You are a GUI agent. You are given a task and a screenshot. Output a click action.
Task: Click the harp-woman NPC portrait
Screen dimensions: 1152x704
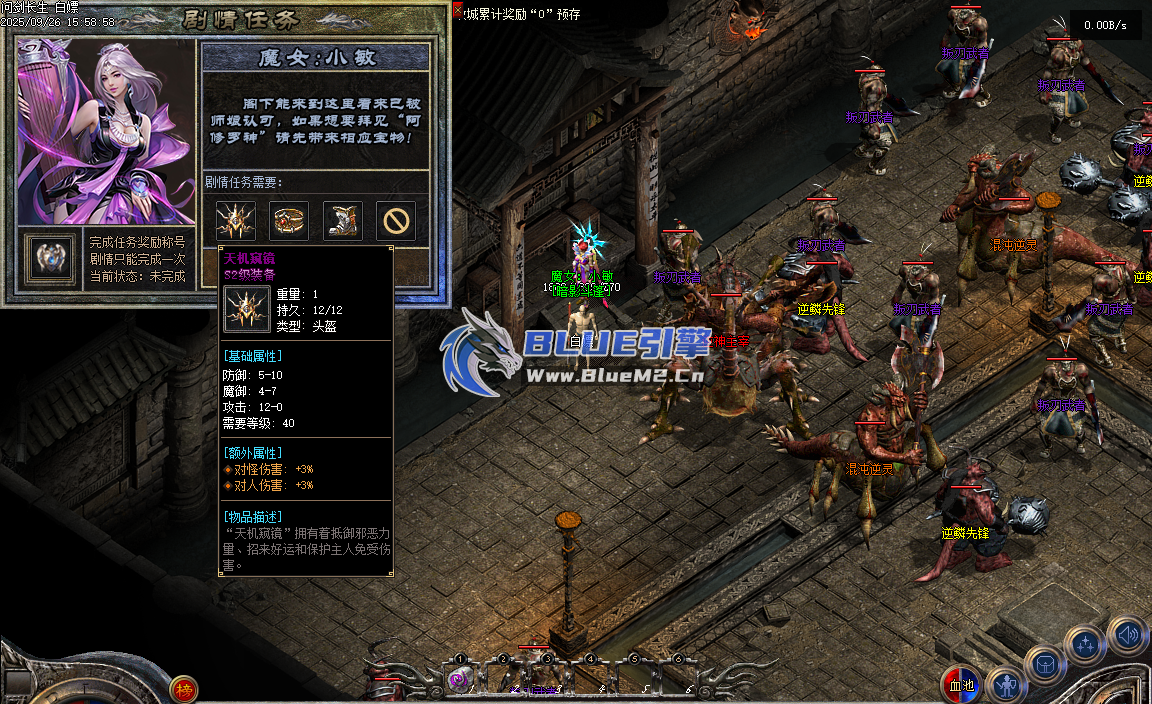pos(105,130)
